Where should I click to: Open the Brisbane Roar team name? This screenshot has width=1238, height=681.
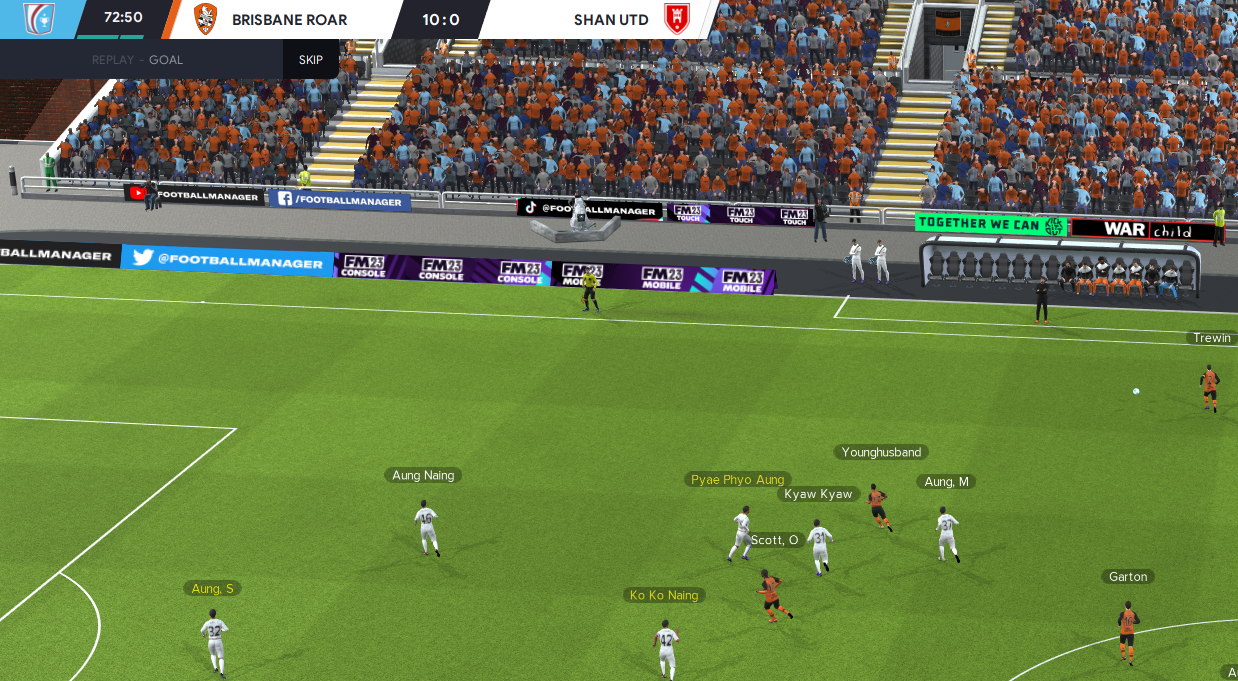[x=290, y=19]
